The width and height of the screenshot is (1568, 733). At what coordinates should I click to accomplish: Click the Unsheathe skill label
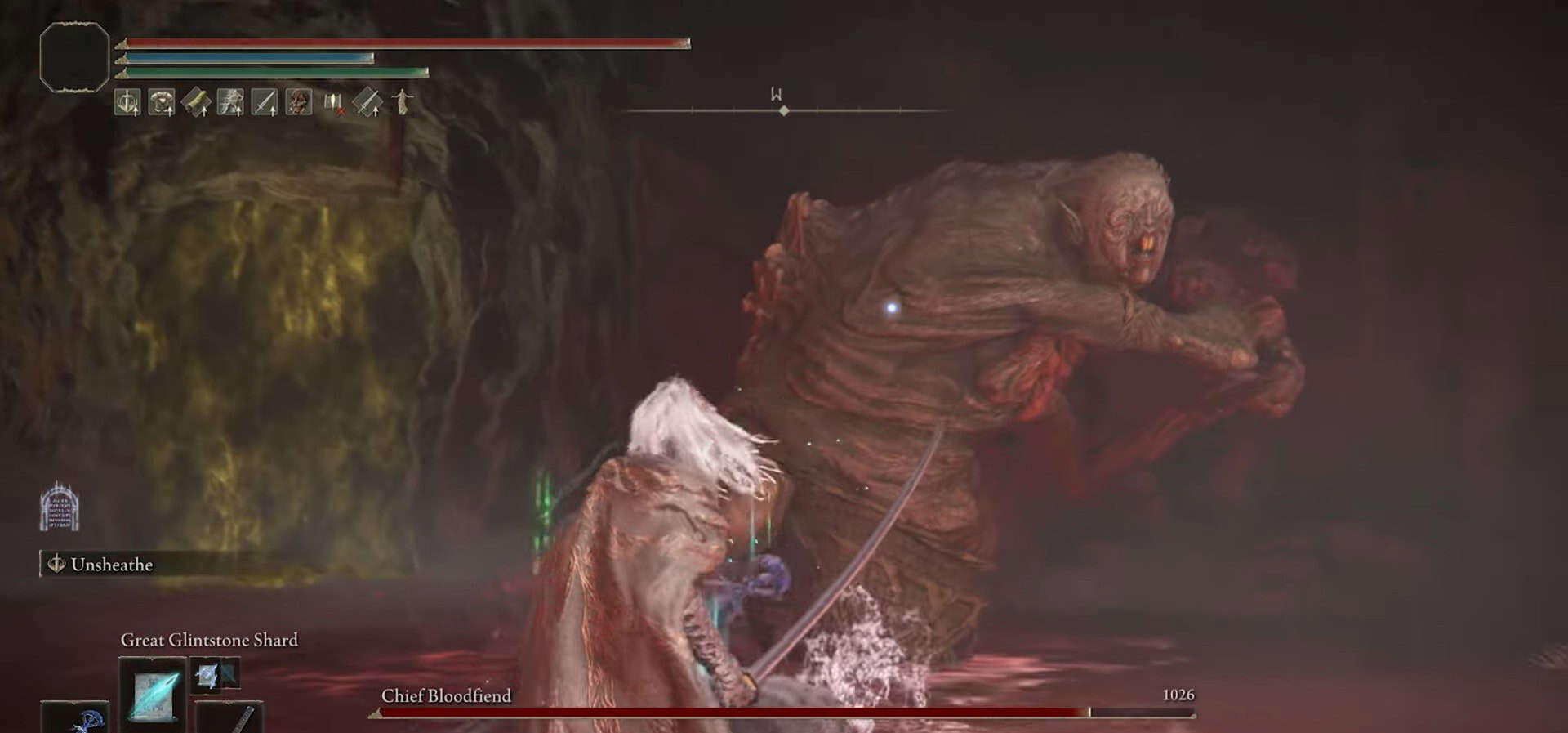point(111,565)
